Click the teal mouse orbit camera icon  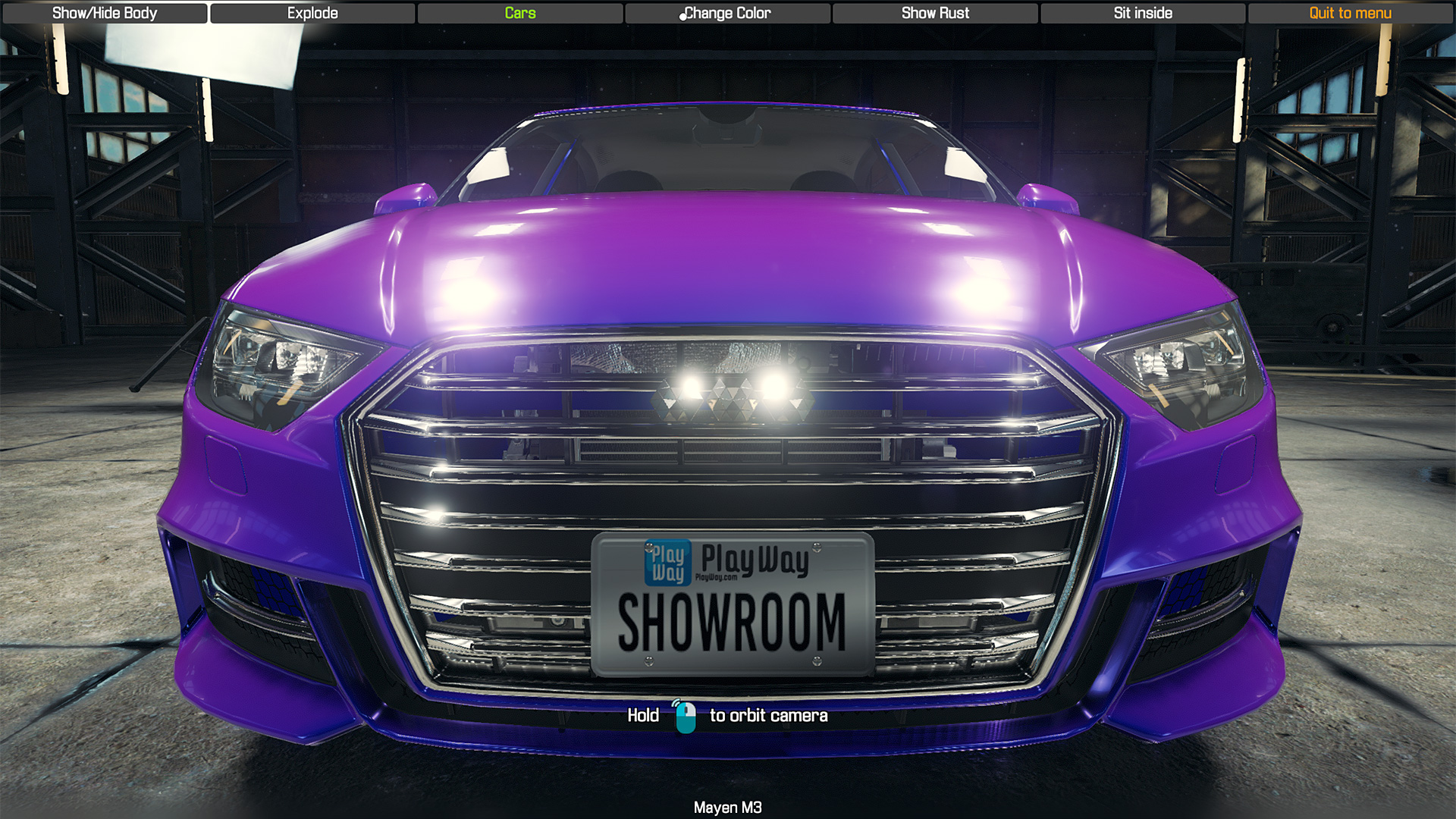point(687,715)
